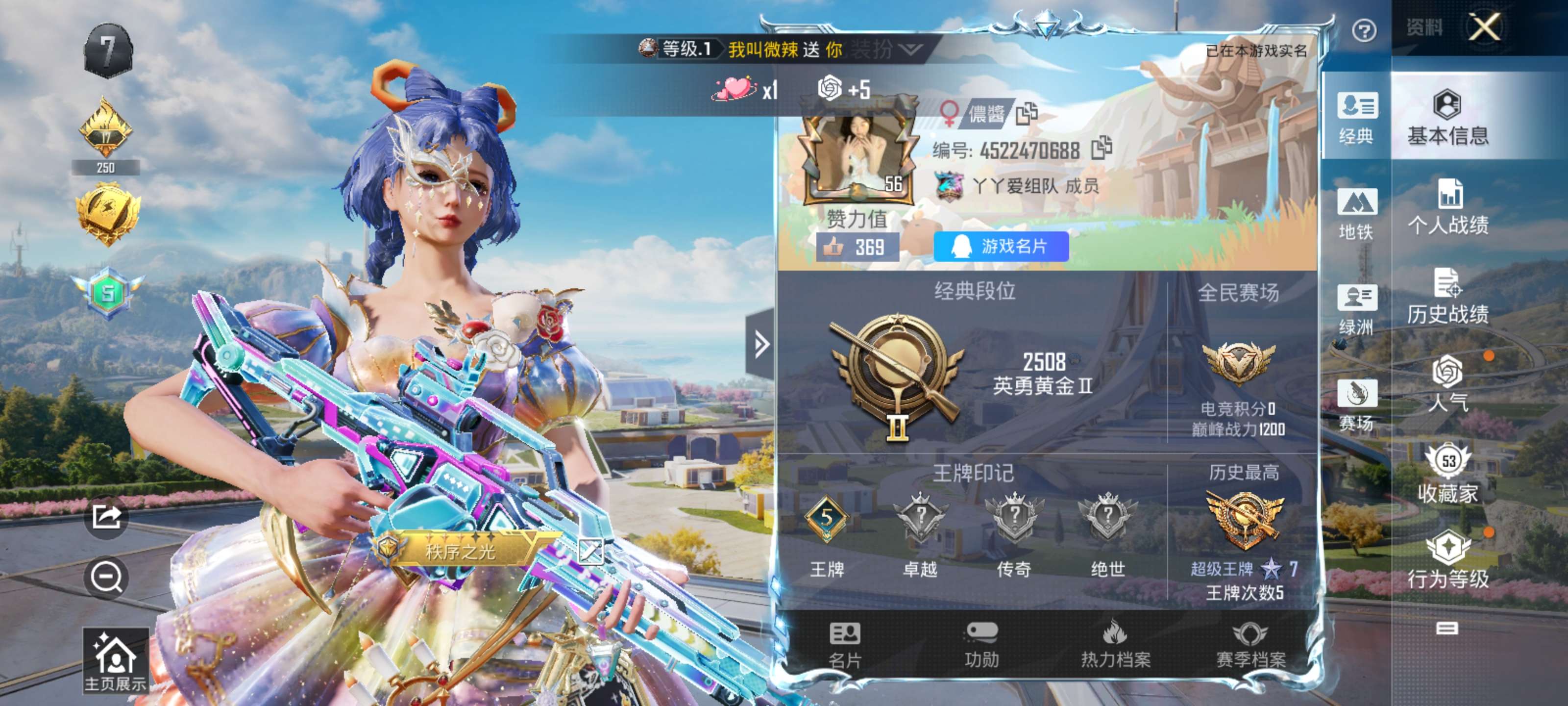Switch to the 经典 mode tab
The height and width of the screenshot is (706, 1568).
(x=1356, y=118)
